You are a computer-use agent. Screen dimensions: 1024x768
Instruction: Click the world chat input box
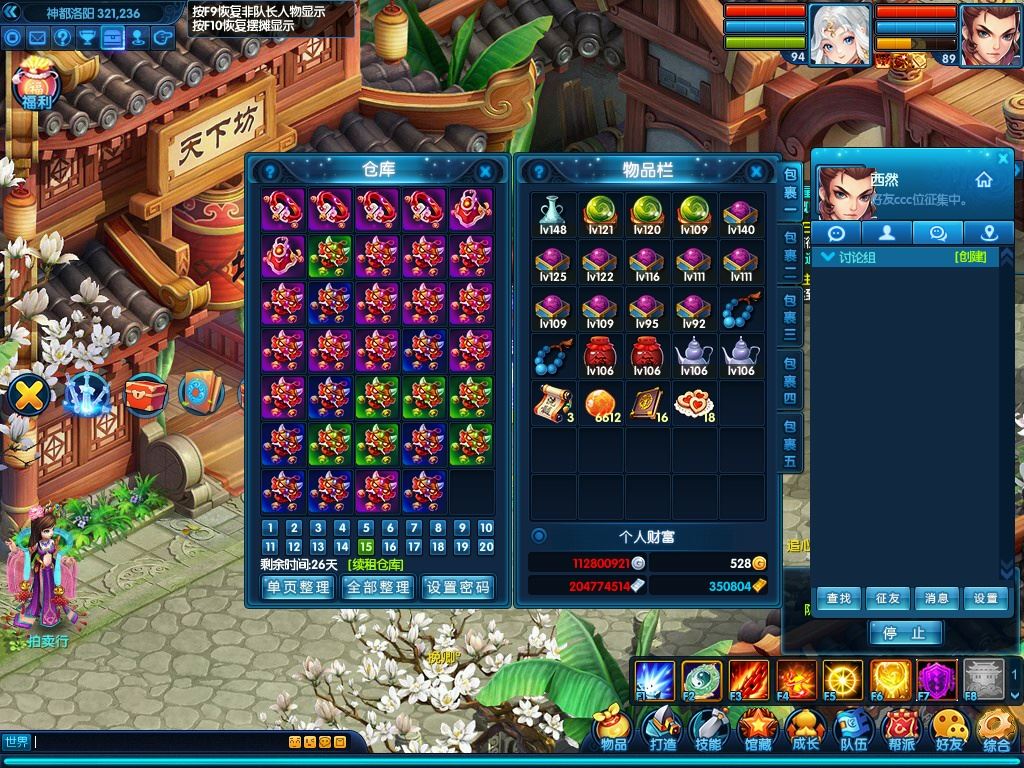pyautogui.click(x=160, y=742)
